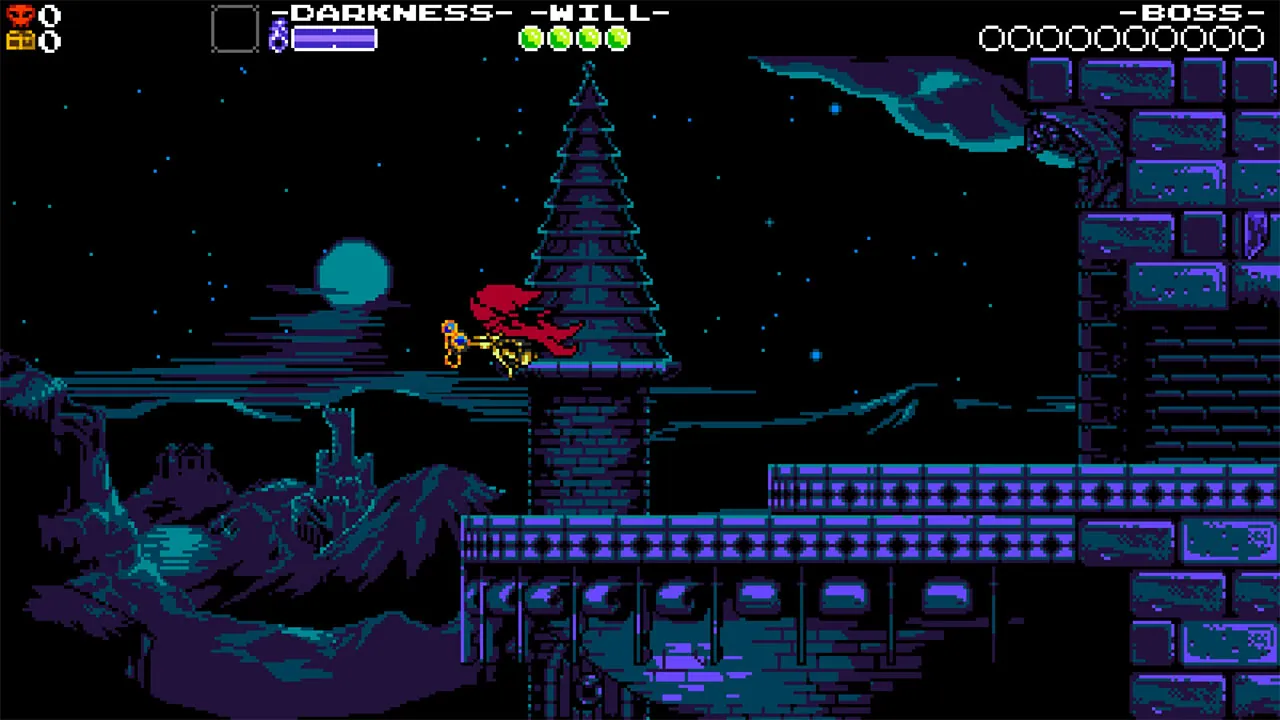1280x720 pixels.
Task: Toggle the empty item slot box
Action: pyautogui.click(x=235, y=27)
